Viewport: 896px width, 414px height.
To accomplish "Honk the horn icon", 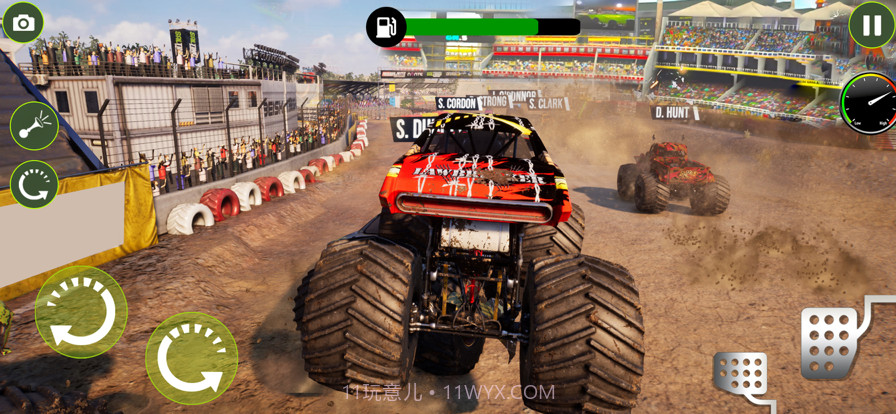I will [34, 126].
